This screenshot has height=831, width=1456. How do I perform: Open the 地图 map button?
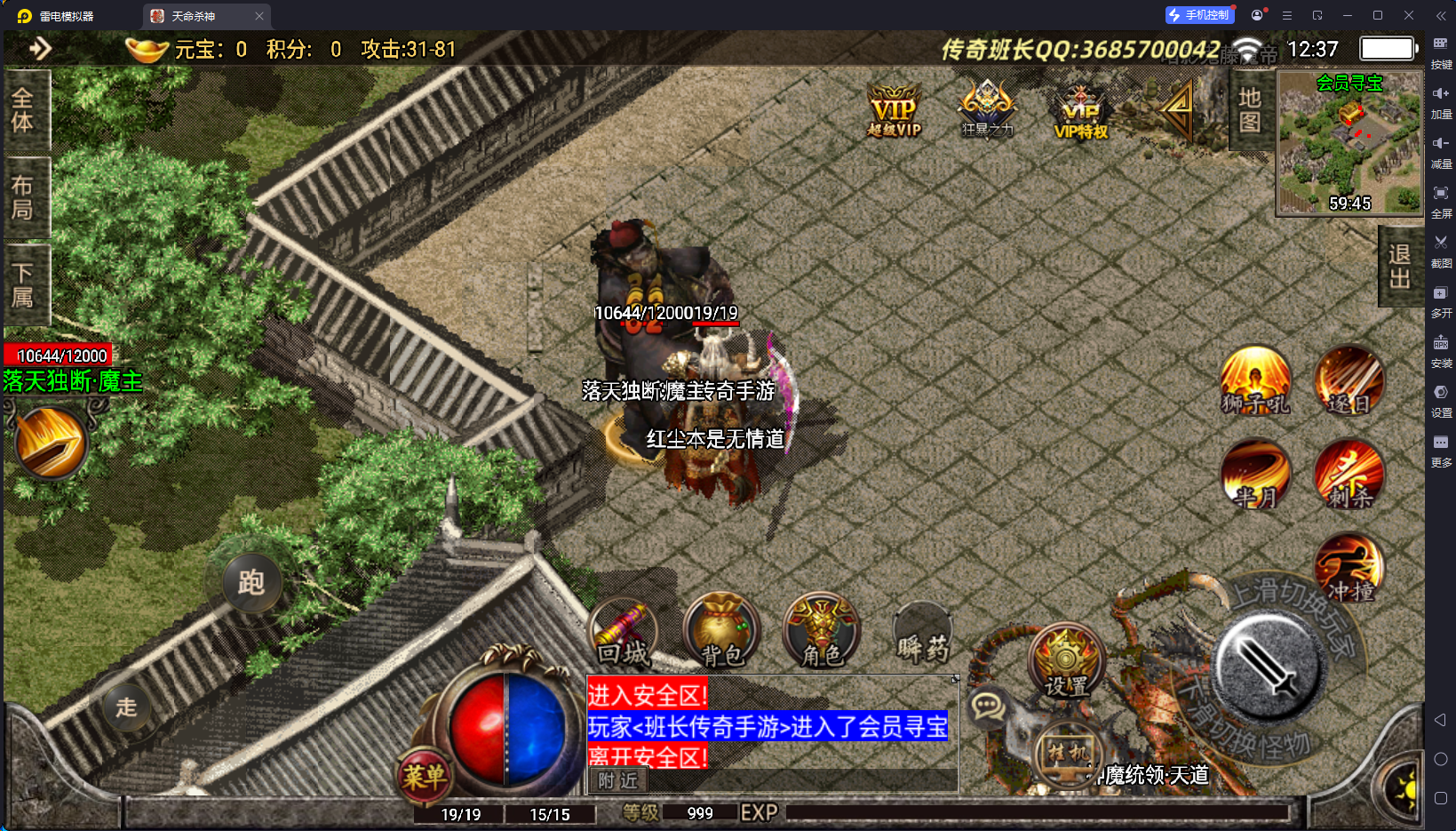pyautogui.click(x=1250, y=110)
